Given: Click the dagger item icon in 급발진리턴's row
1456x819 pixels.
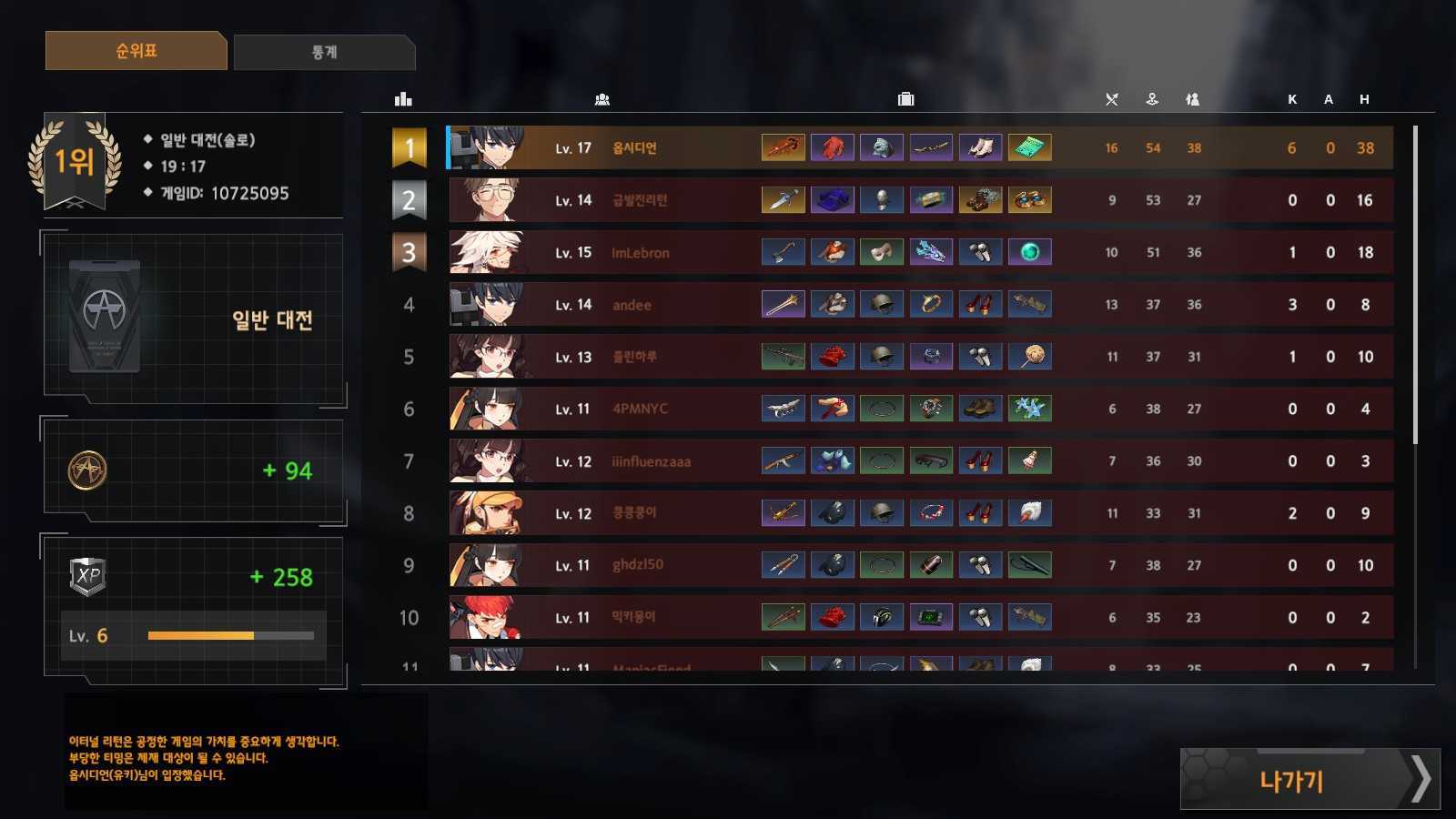Looking at the screenshot, I should (x=783, y=199).
